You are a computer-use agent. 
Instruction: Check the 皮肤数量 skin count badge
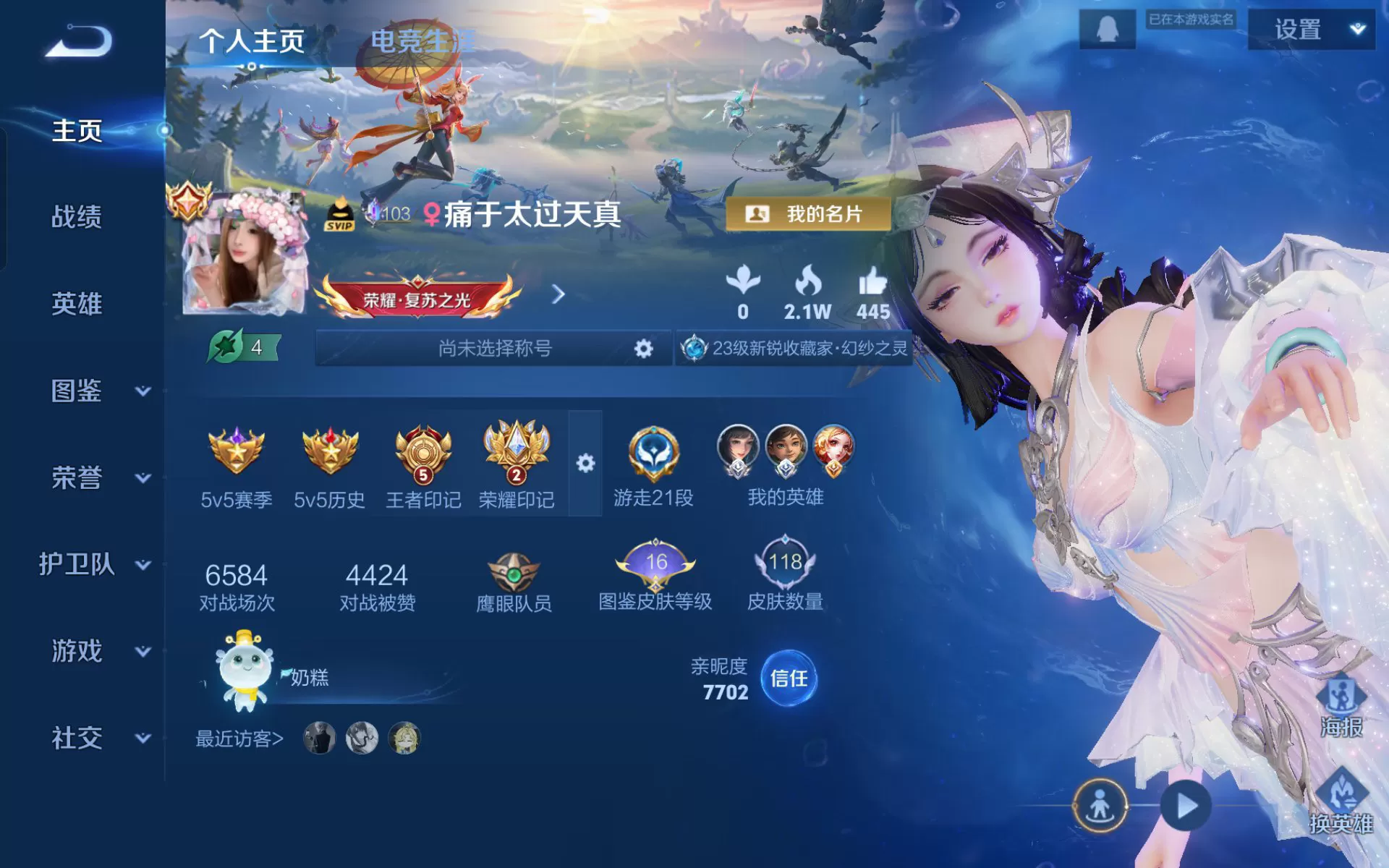(x=785, y=575)
